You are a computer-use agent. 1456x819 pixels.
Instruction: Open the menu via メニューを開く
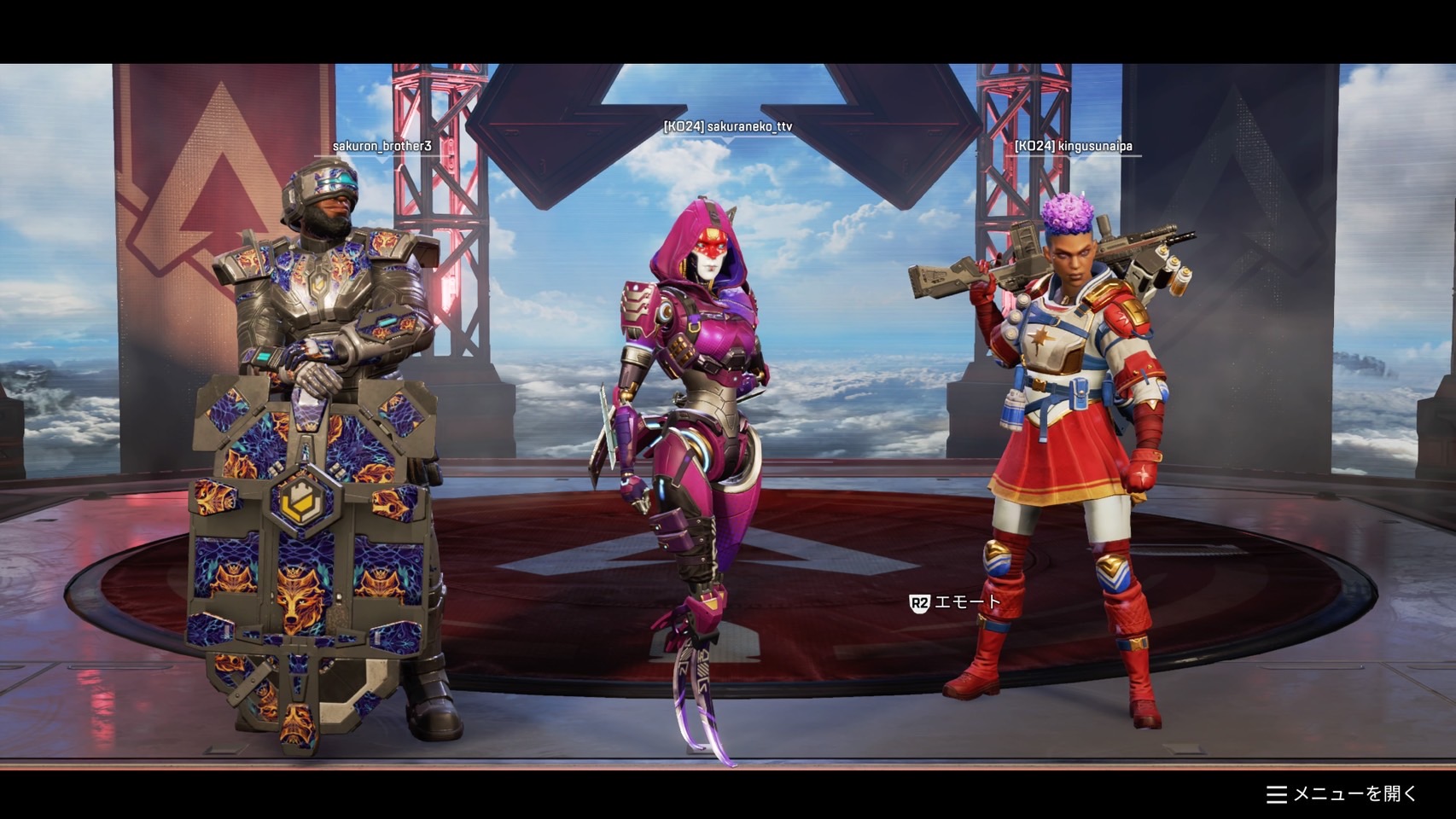point(1342,794)
